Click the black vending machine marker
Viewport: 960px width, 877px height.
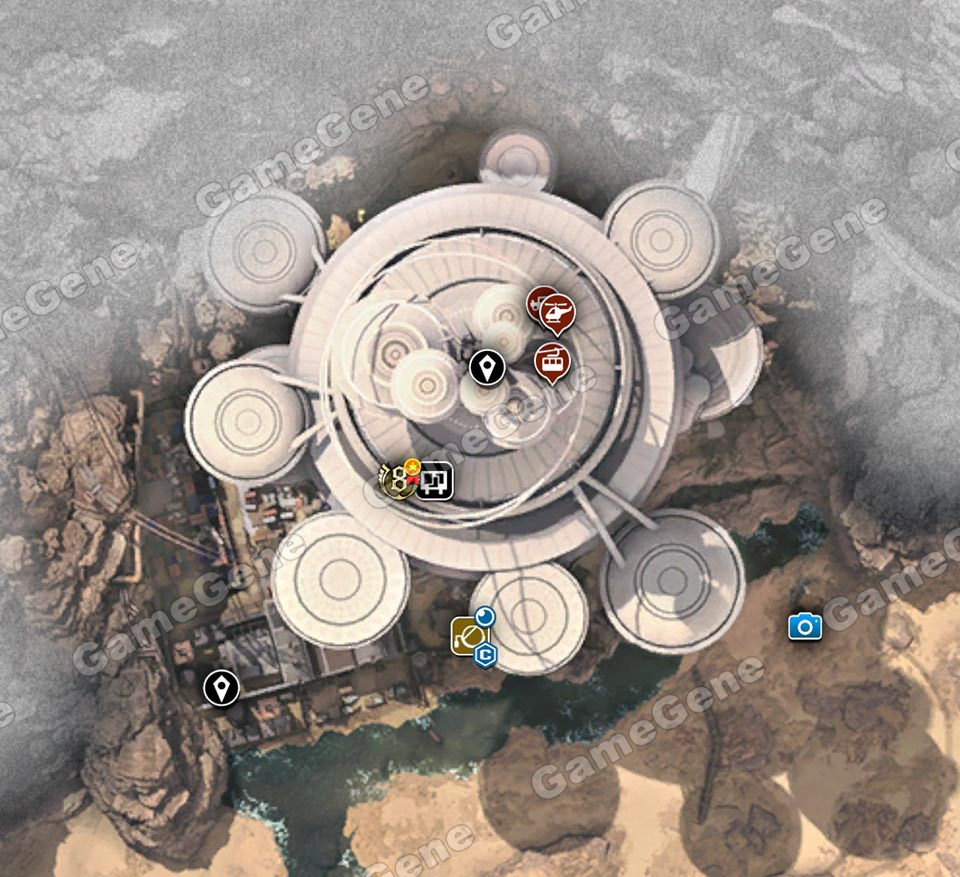click(436, 481)
